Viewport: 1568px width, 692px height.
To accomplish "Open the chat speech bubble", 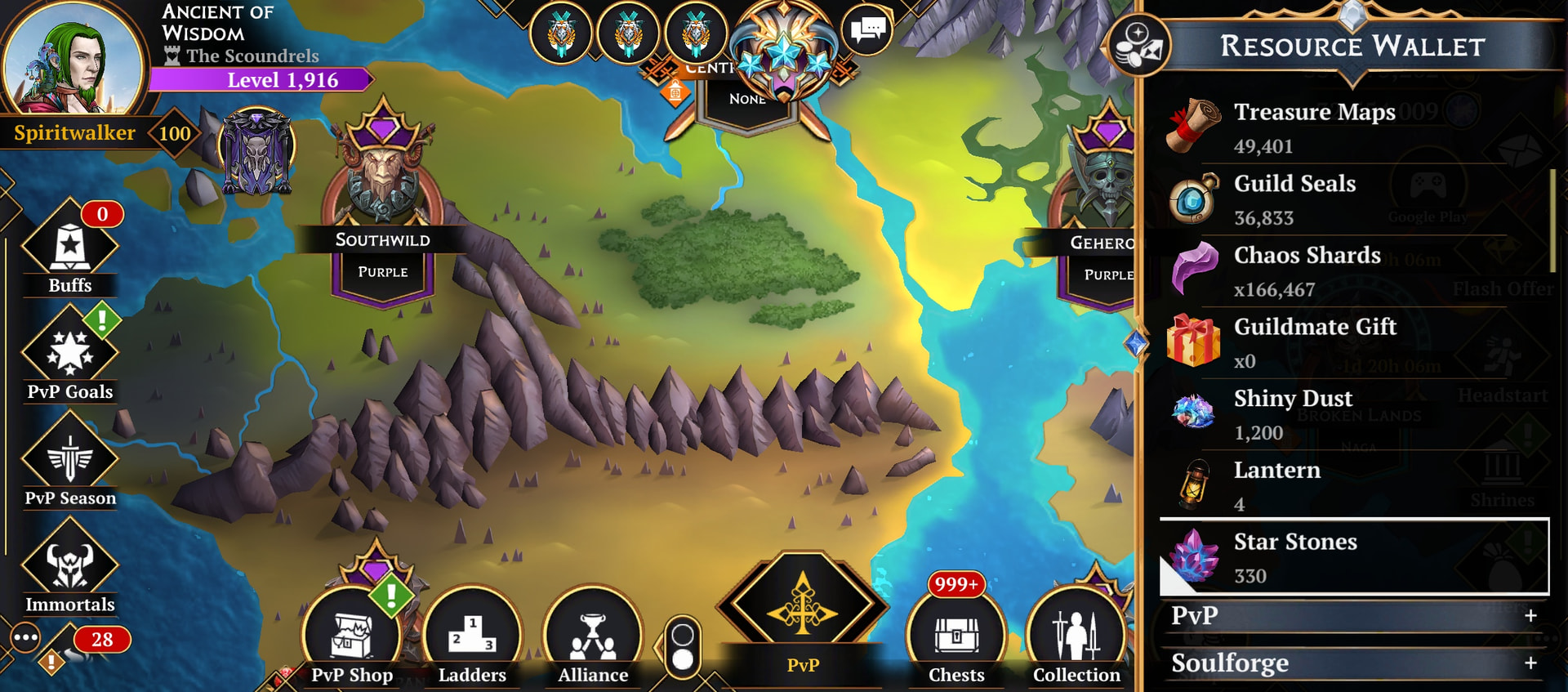I will (x=867, y=31).
